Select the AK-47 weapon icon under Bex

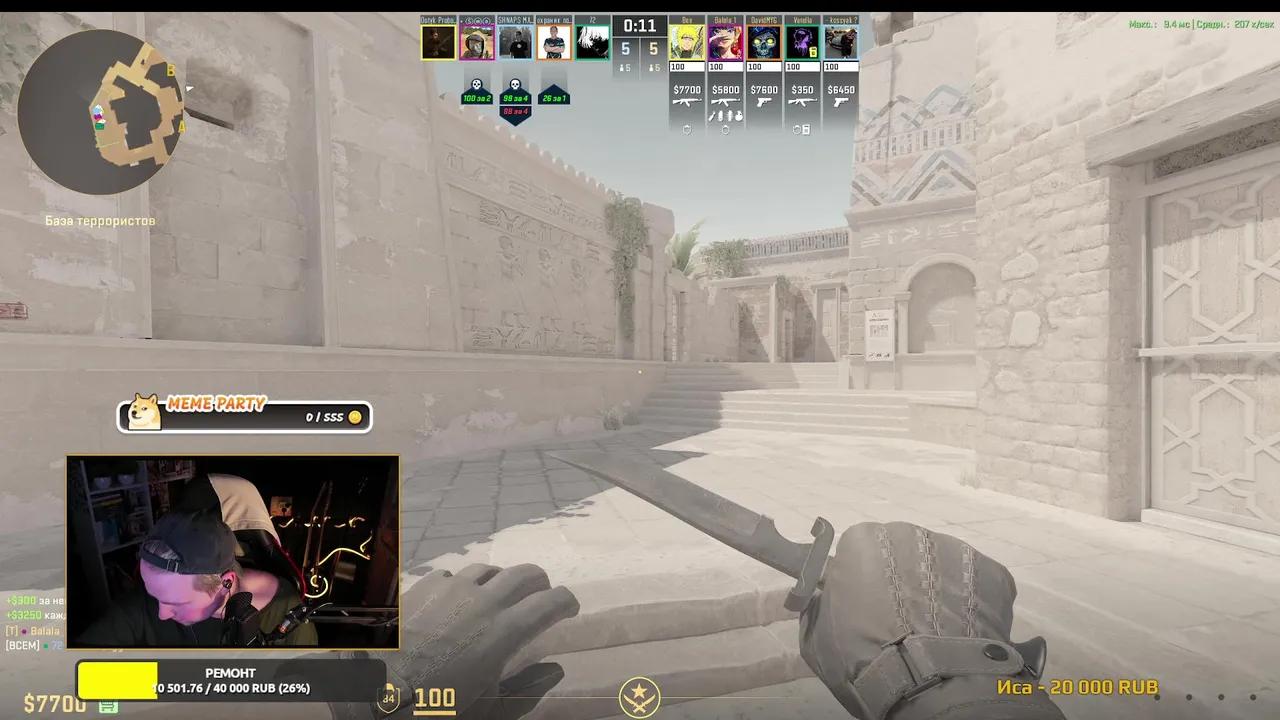[x=687, y=102]
